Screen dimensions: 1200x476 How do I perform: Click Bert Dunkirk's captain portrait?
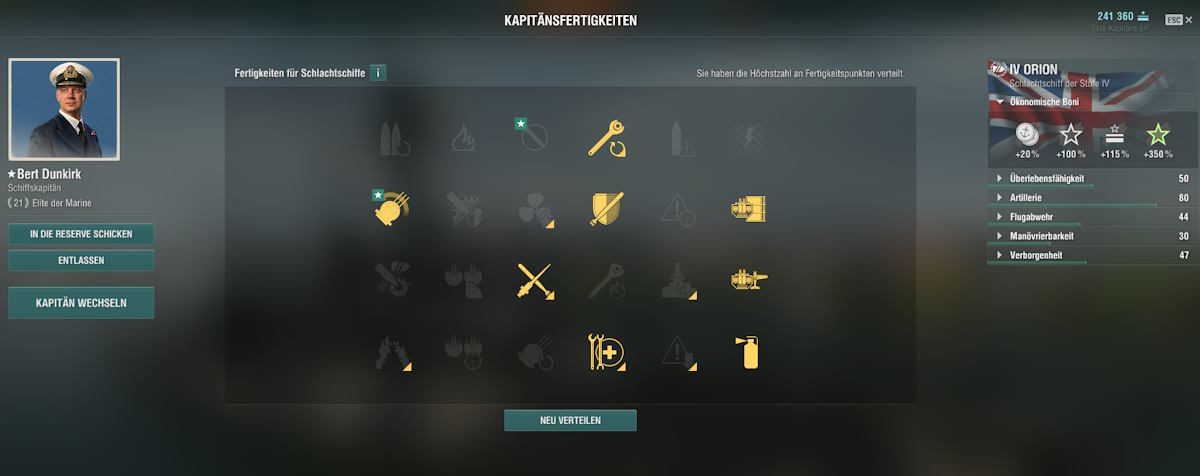(64, 108)
